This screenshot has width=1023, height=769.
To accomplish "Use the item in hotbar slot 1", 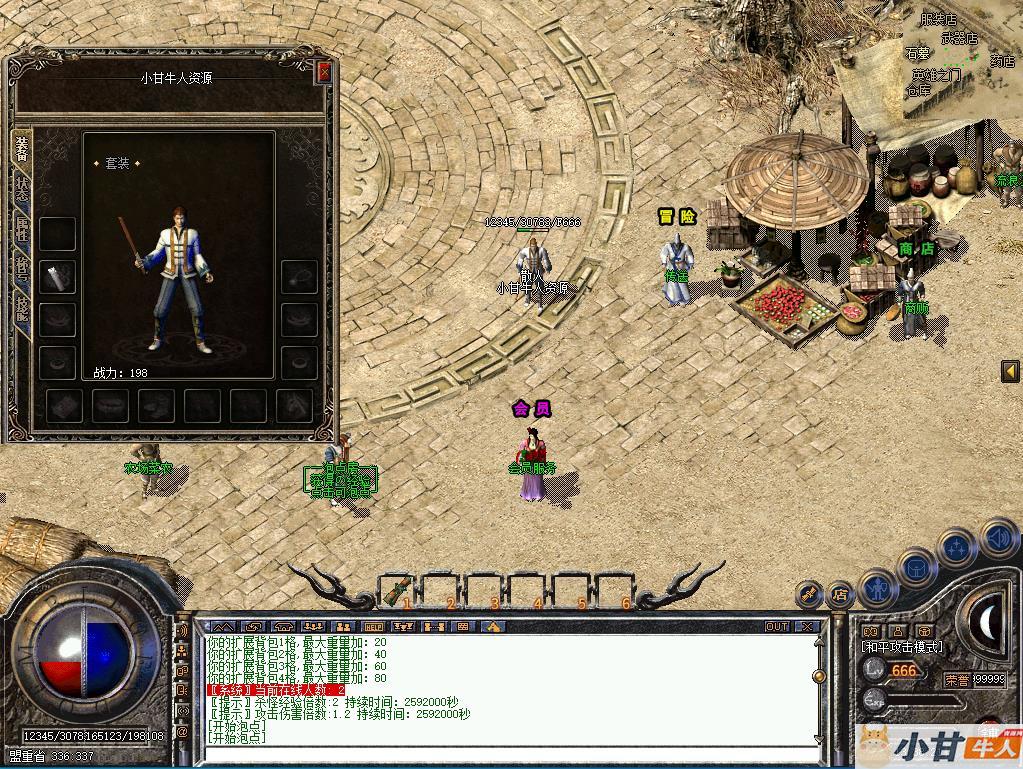I will pos(398,590).
